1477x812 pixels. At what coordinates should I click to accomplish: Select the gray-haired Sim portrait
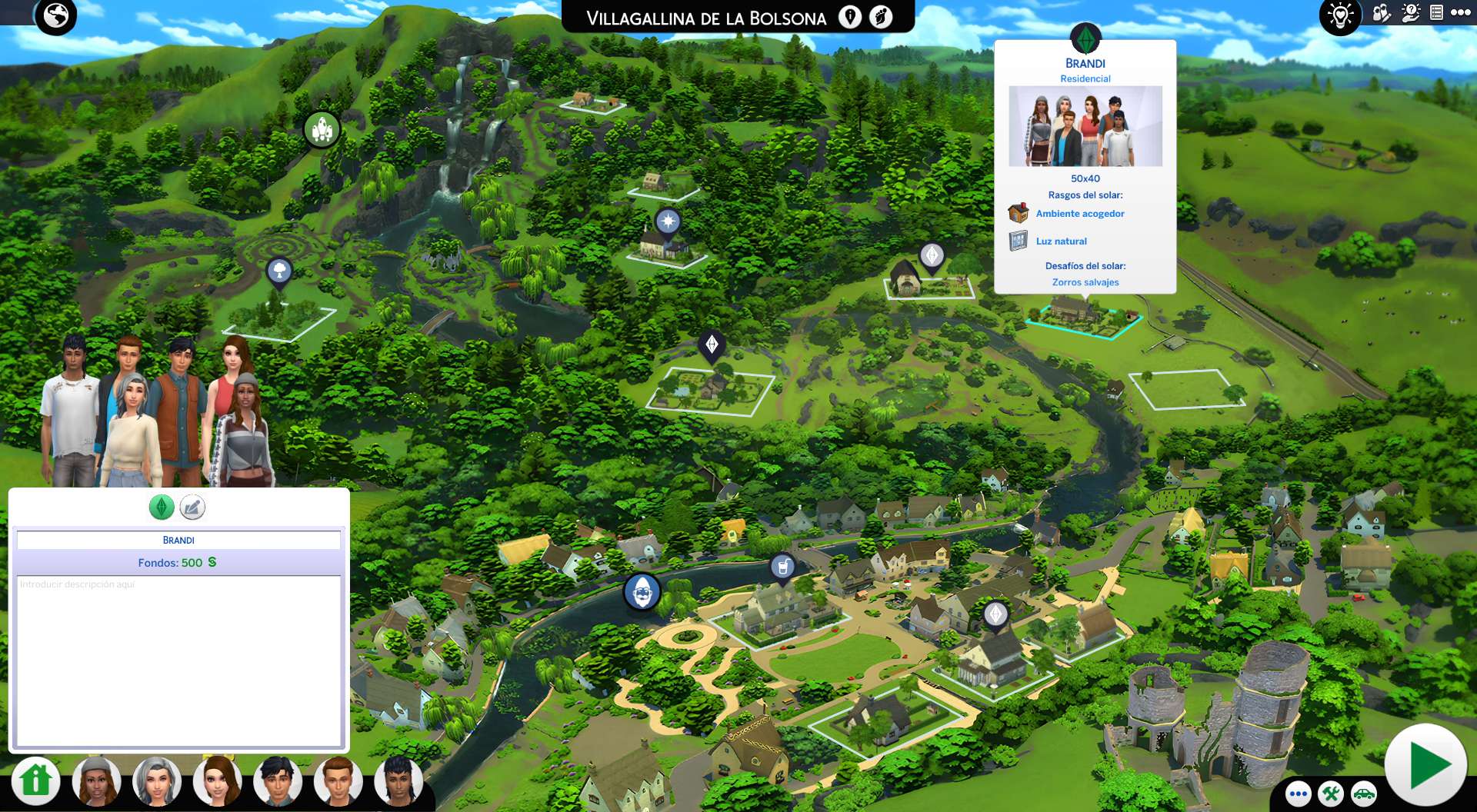[157, 781]
